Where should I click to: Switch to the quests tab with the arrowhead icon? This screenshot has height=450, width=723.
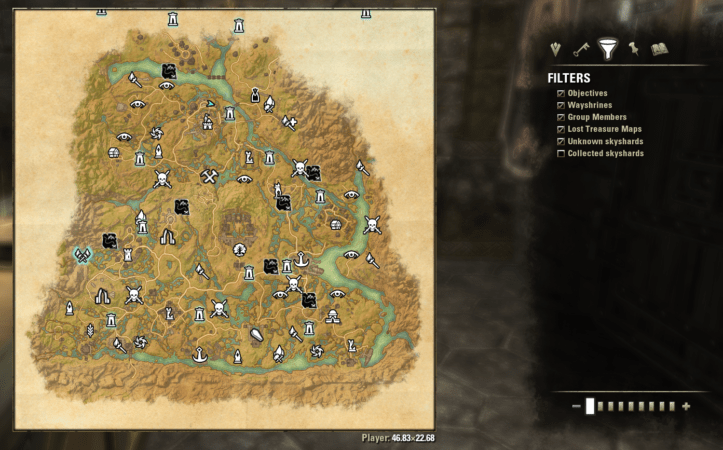558,49
